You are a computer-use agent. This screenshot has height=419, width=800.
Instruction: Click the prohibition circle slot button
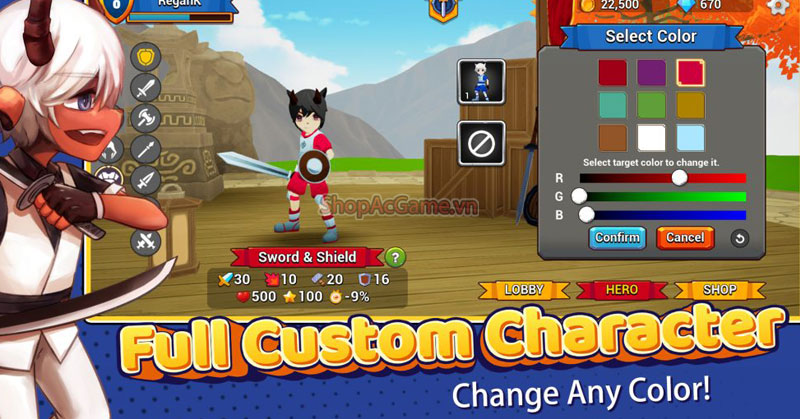[480, 143]
